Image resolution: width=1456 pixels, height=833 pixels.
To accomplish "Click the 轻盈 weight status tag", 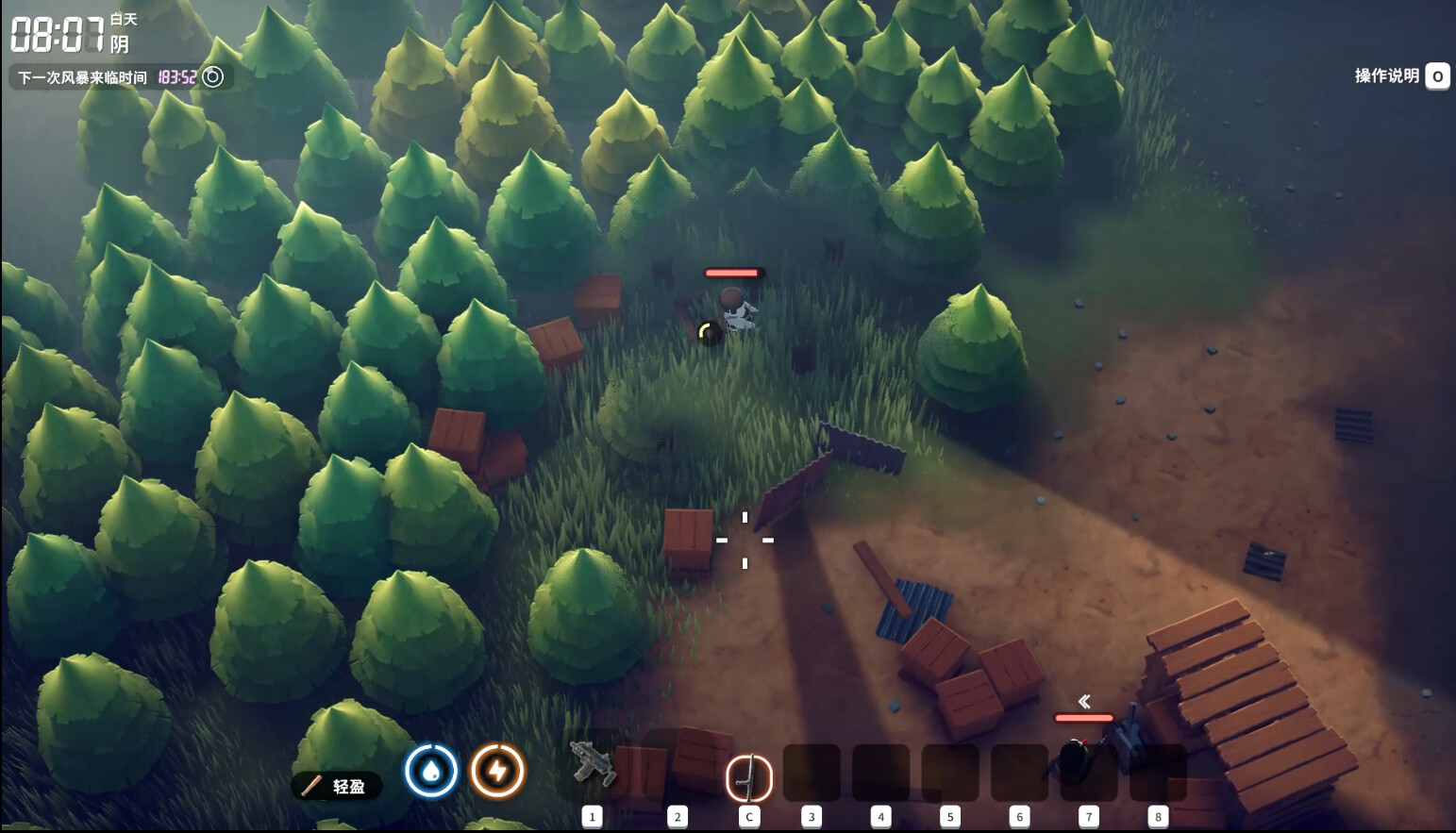I will (x=337, y=786).
